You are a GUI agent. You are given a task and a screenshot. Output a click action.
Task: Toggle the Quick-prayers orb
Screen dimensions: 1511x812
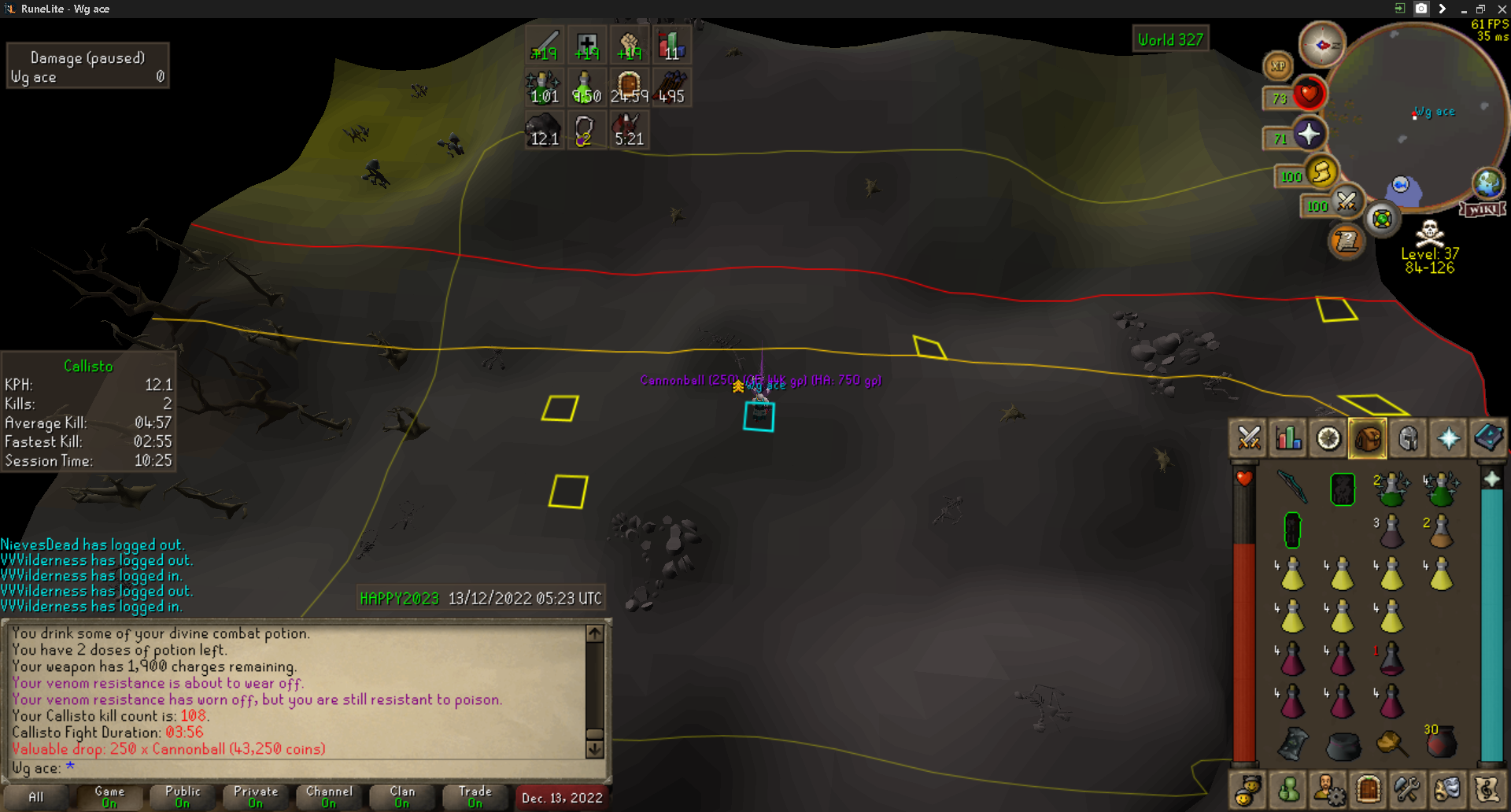pos(1308,135)
